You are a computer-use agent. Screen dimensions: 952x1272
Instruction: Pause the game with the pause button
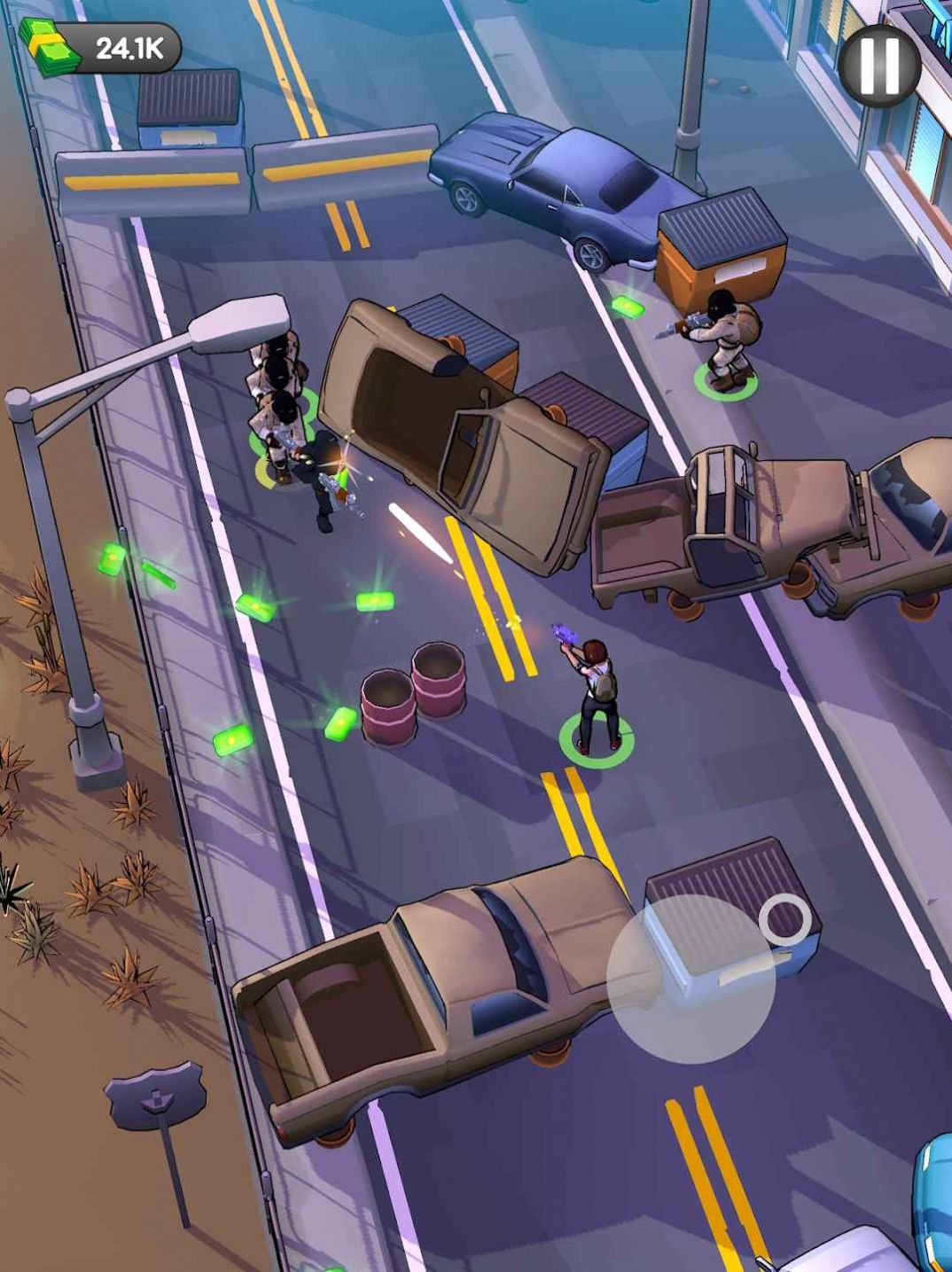(x=878, y=66)
